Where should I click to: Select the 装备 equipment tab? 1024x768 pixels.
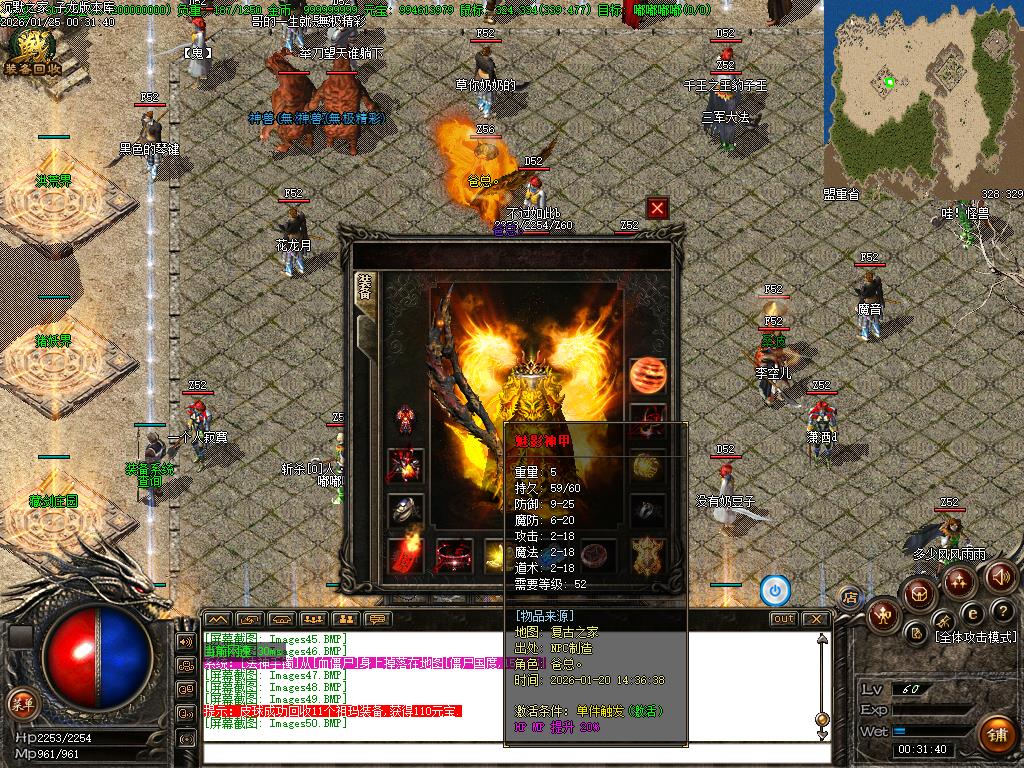(365, 294)
